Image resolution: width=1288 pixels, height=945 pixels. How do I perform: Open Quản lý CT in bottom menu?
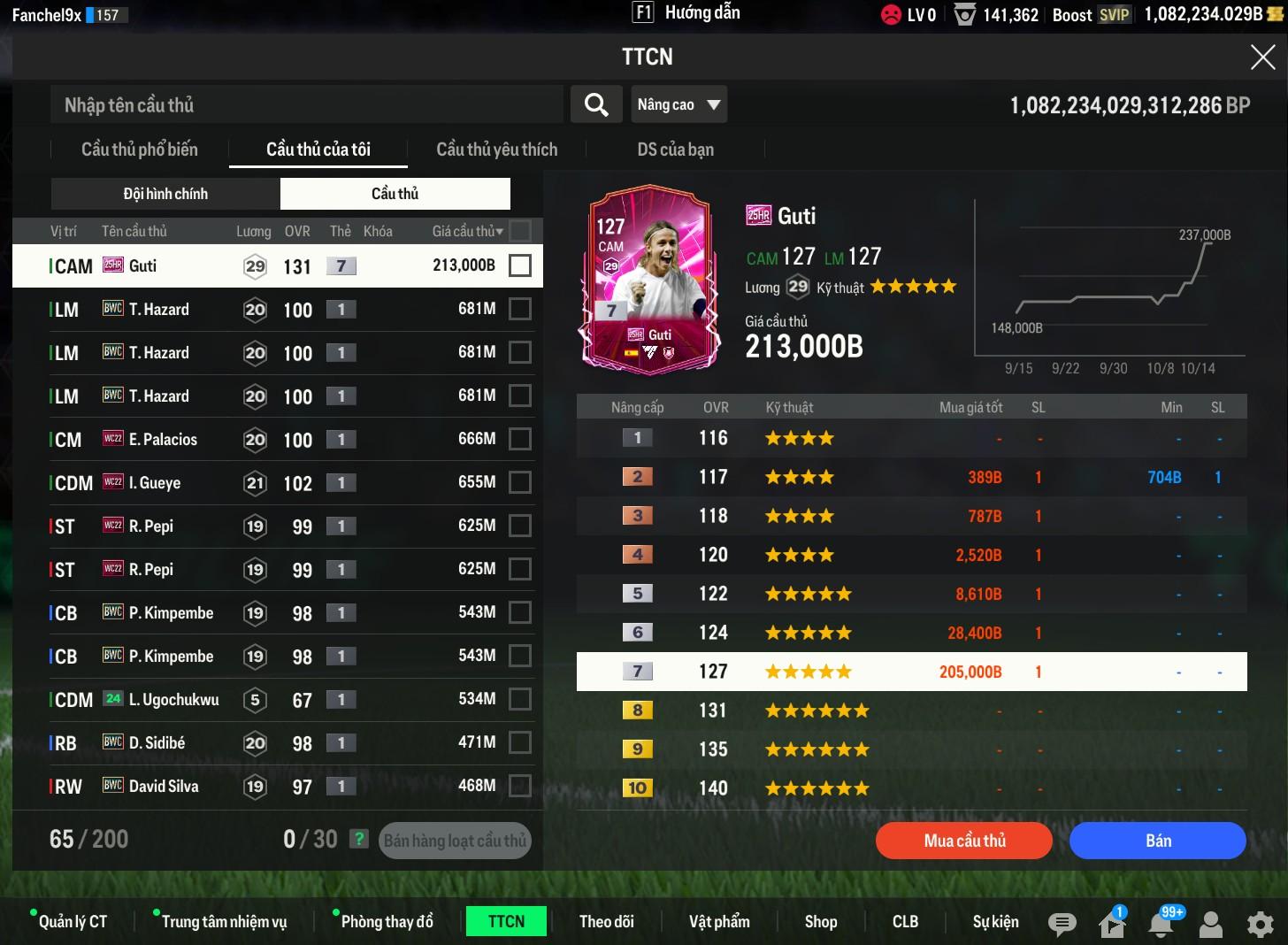tap(73, 922)
